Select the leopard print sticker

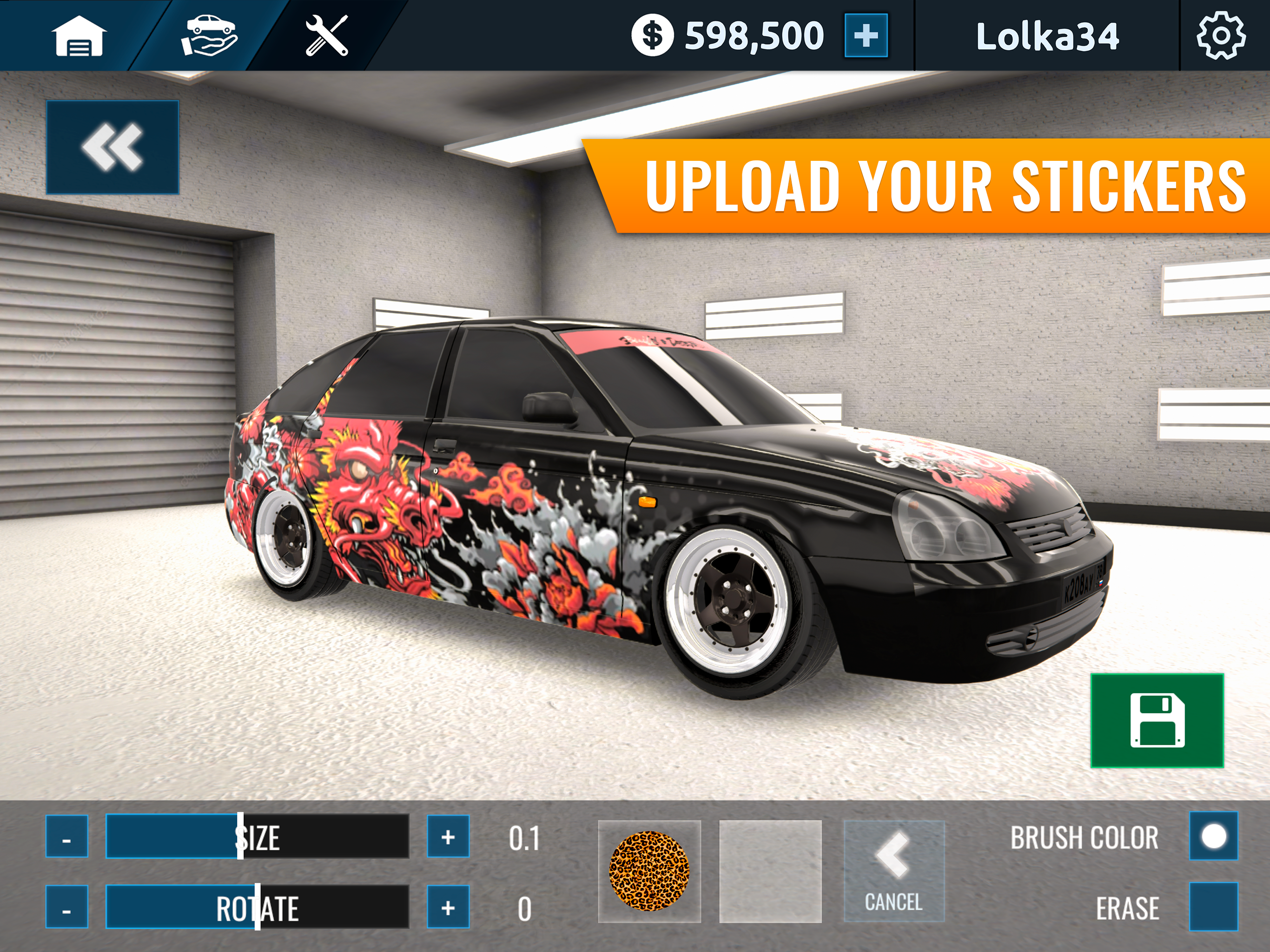(649, 871)
